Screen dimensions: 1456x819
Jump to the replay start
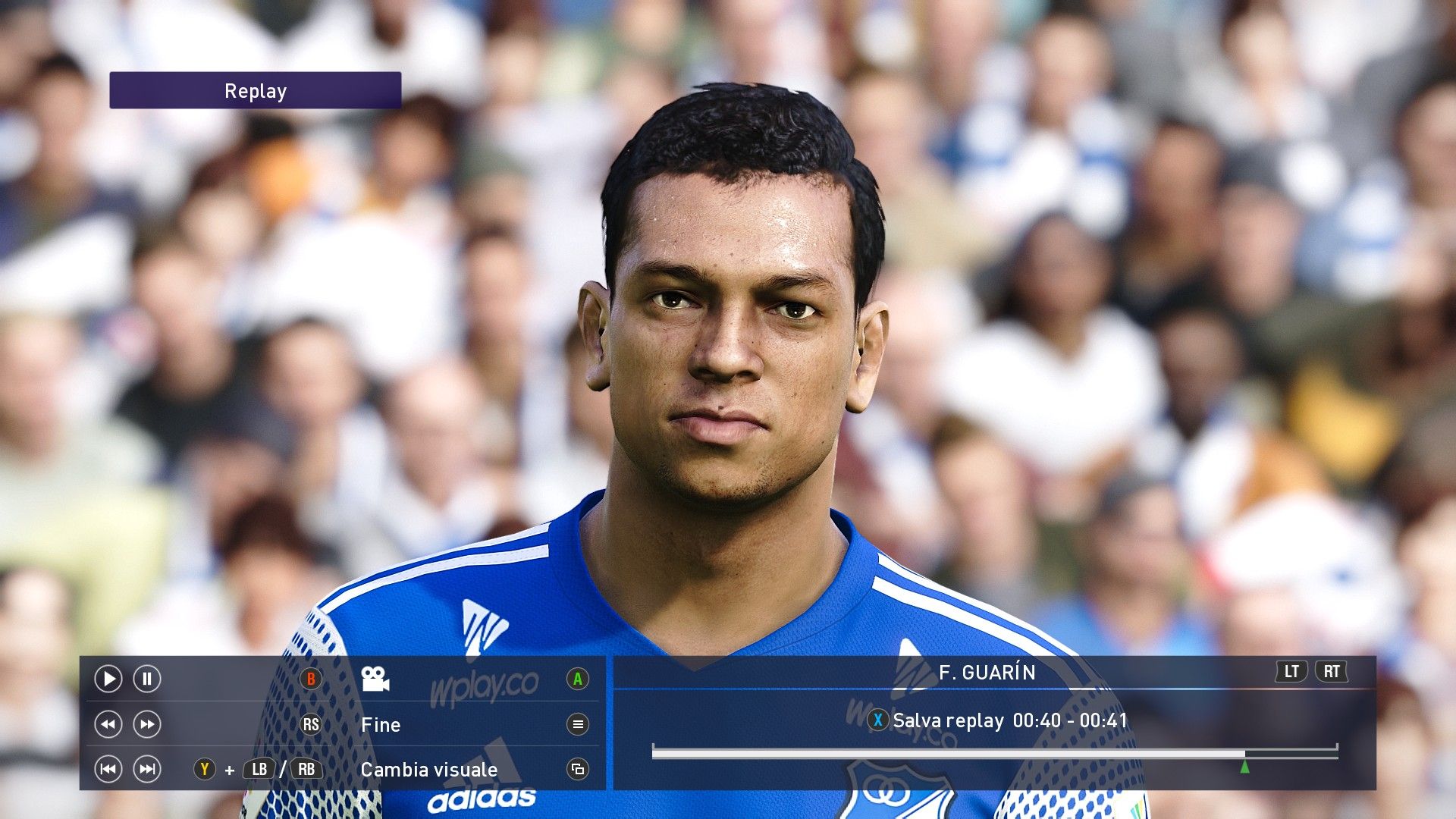(x=108, y=770)
